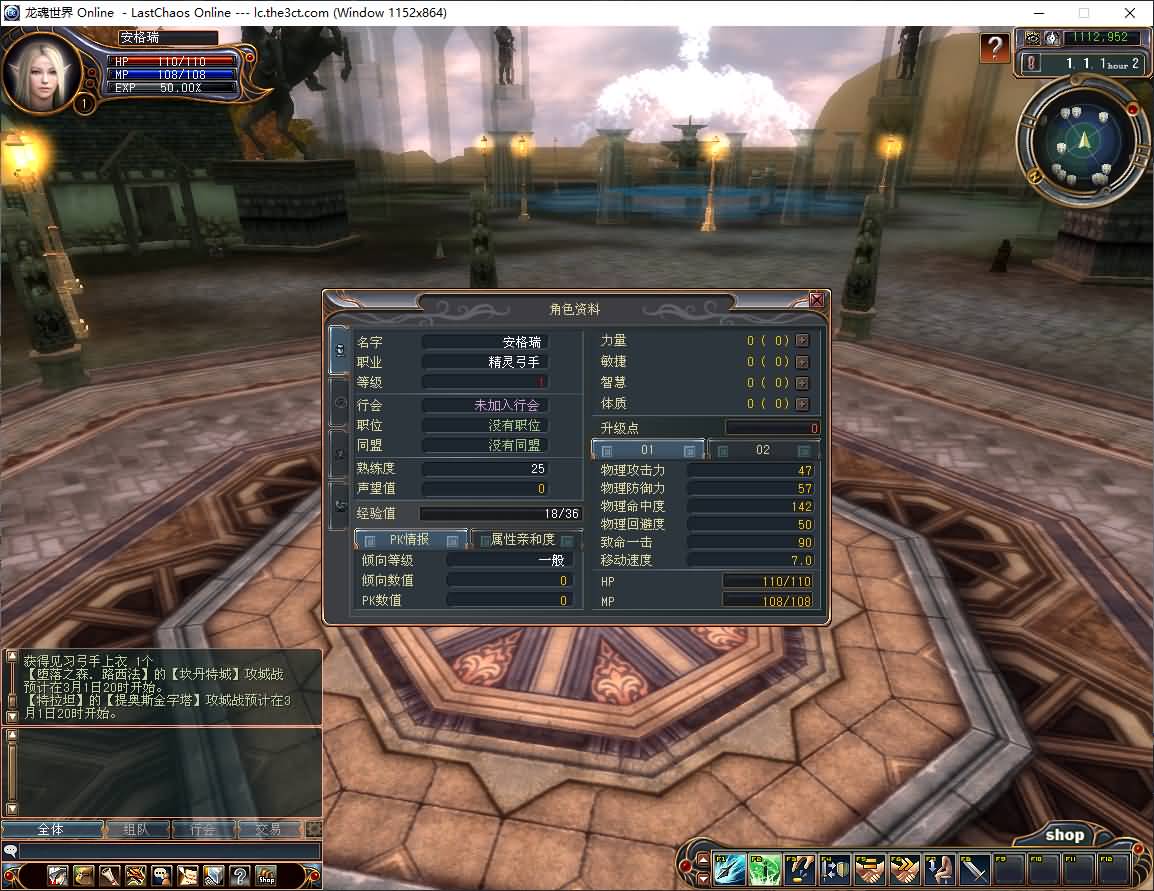Switch to the 02 stats tab
Screen dimensions: 1154x891
pos(763,450)
